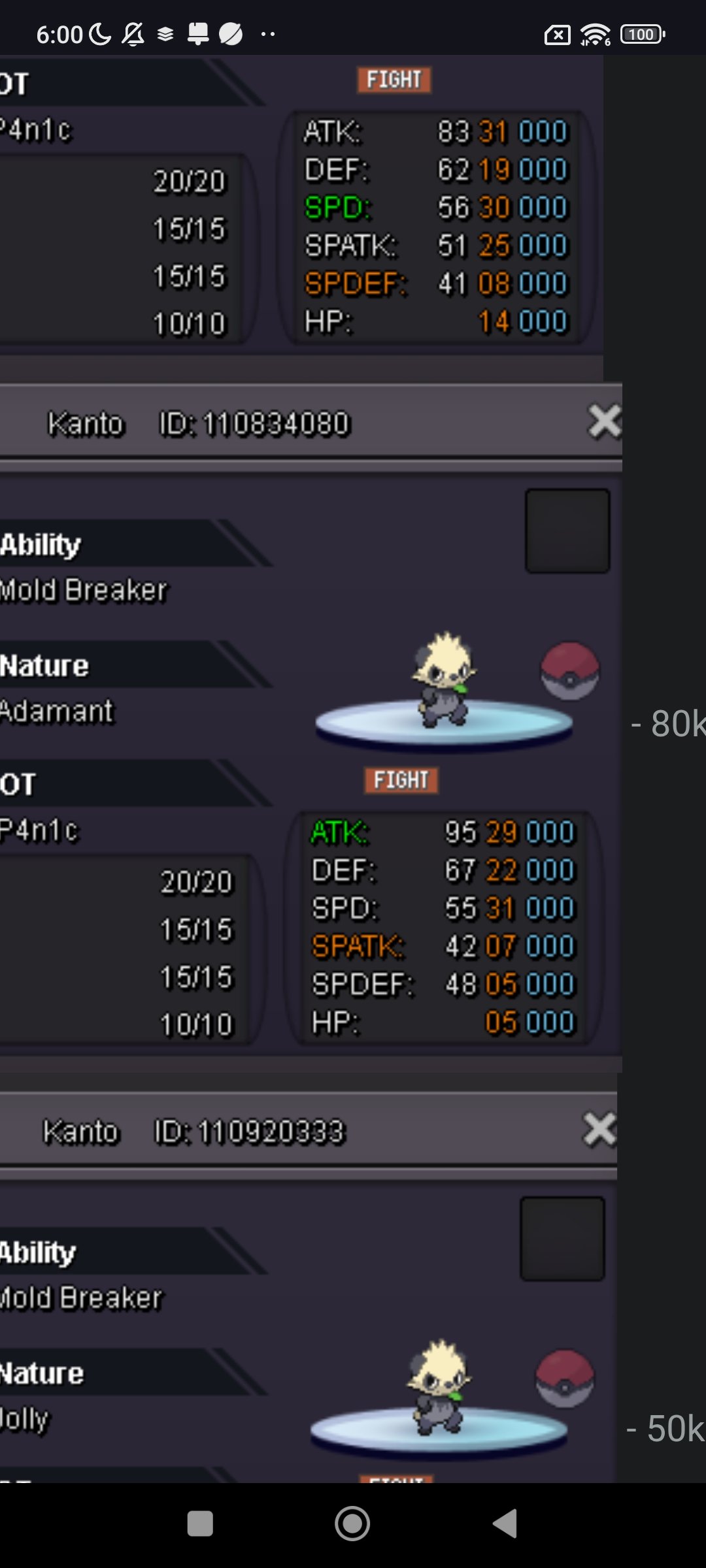Close the summary window with ID 110834080
The height and width of the screenshot is (1568, 706).
pos(604,421)
